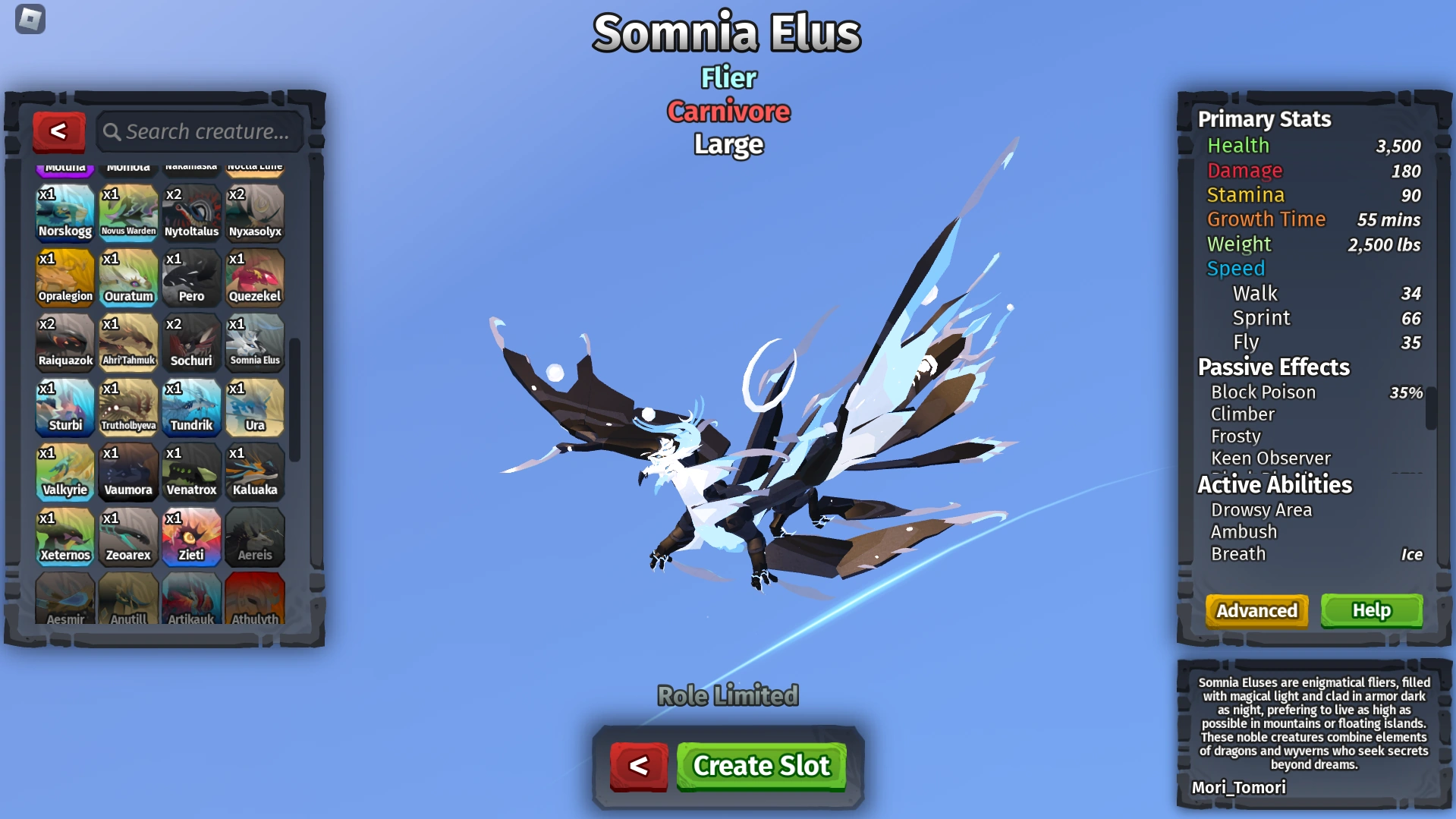The image size is (1456, 819).
Task: Go back using the red arrow above the list
Action: coord(59,131)
